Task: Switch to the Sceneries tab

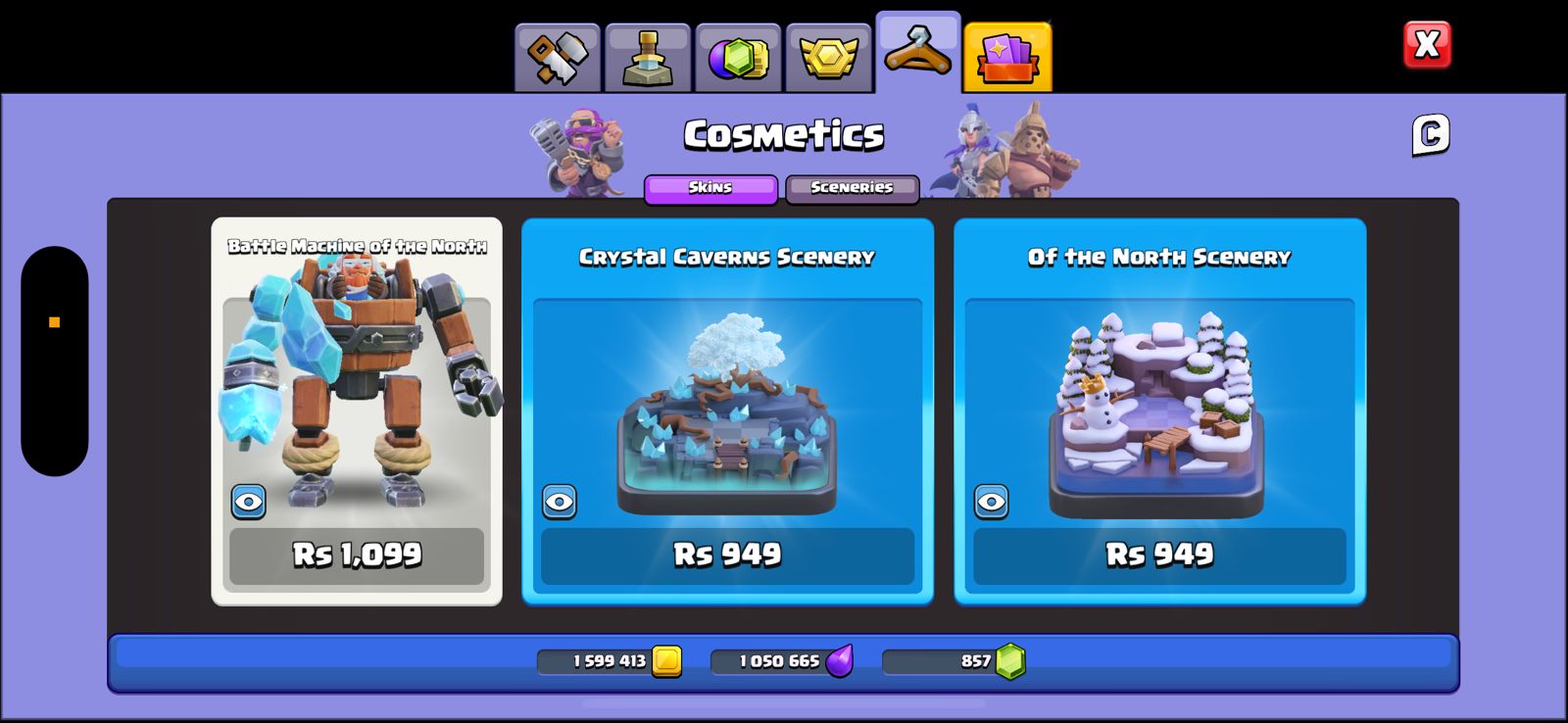Action: pos(851,188)
